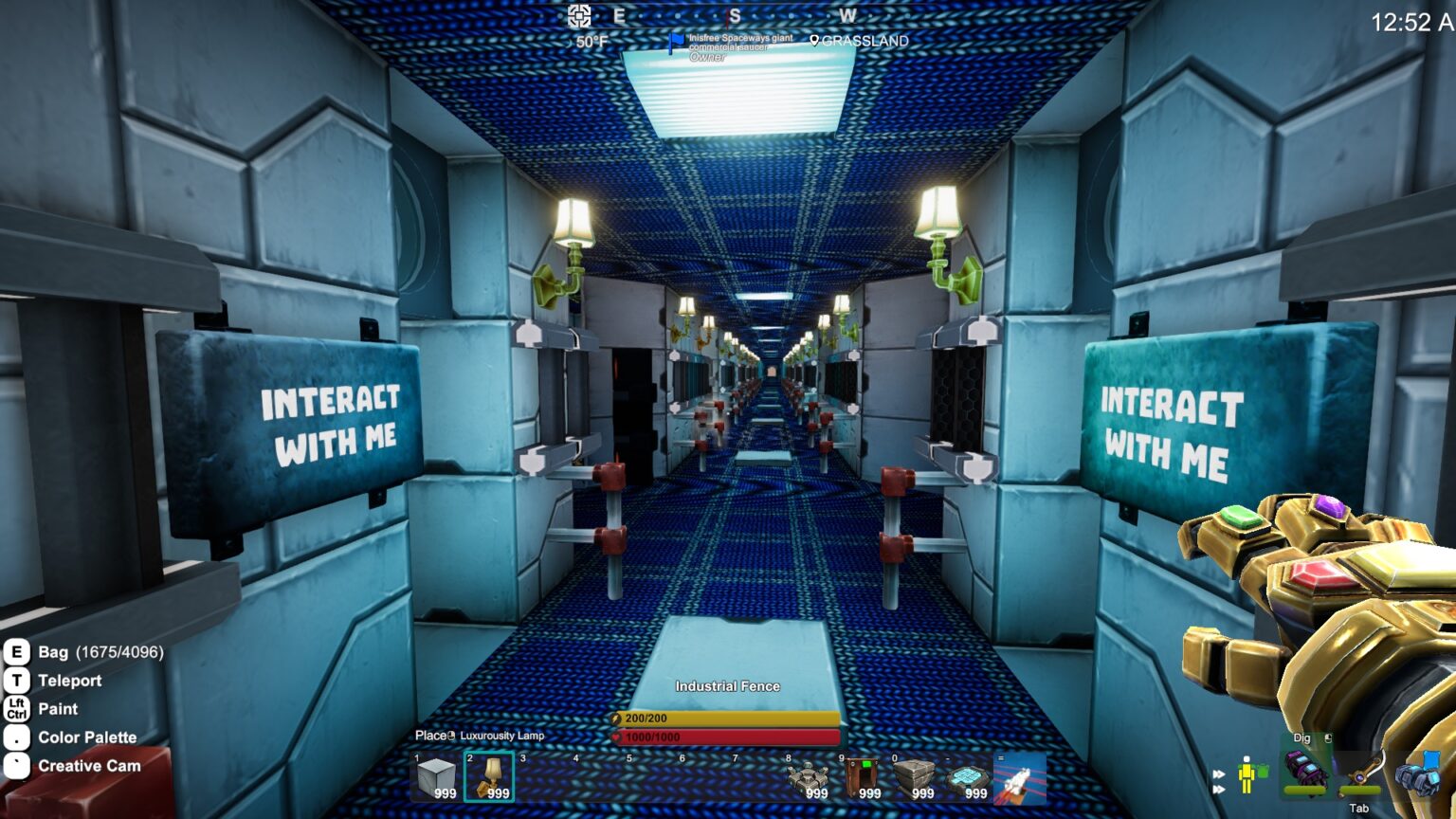
Task: Select the blue-grey power gauntlet tool
Action: 1418,773
